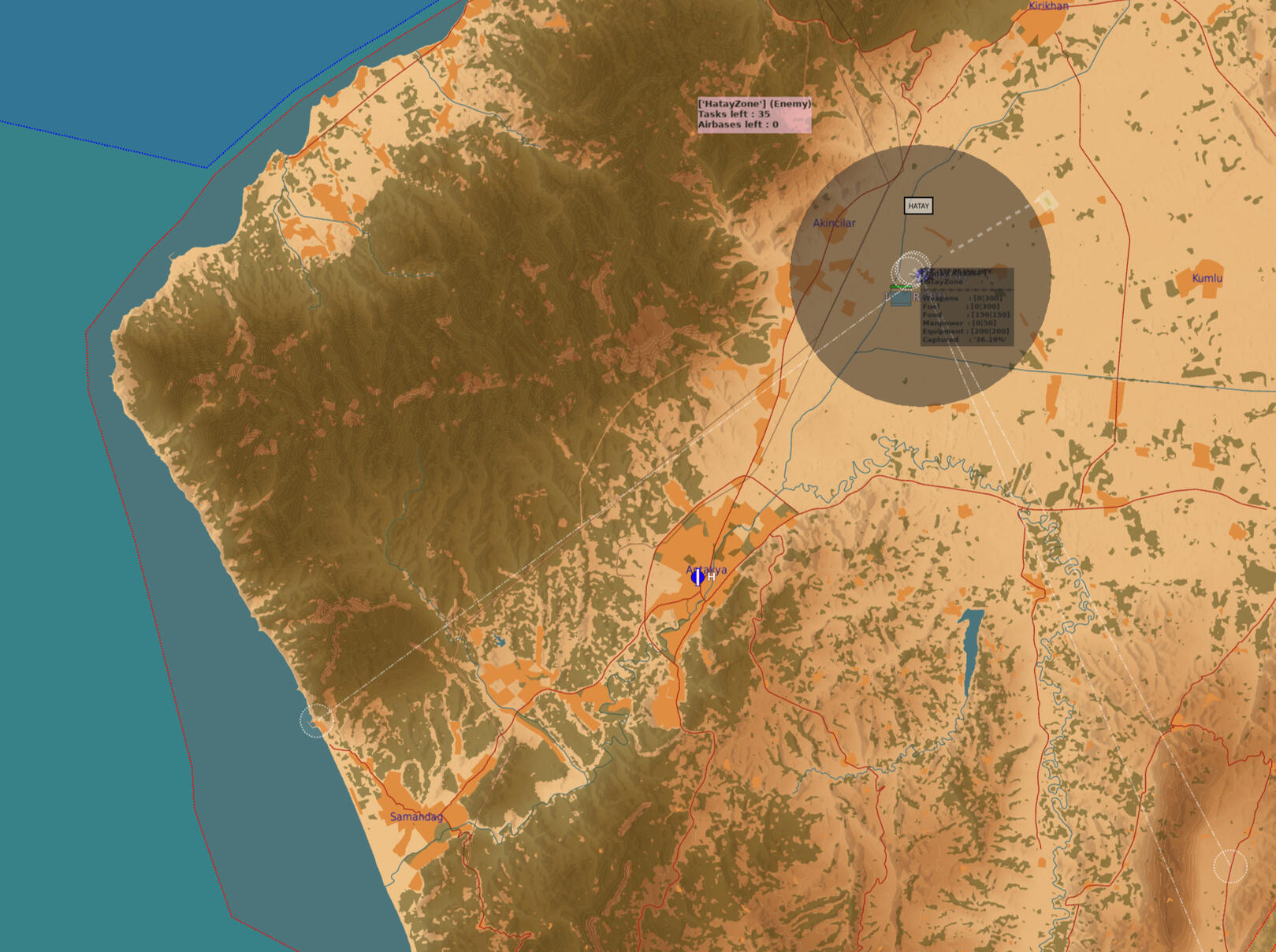
Task: Select the teal unit box under the green bar
Action: point(901,299)
